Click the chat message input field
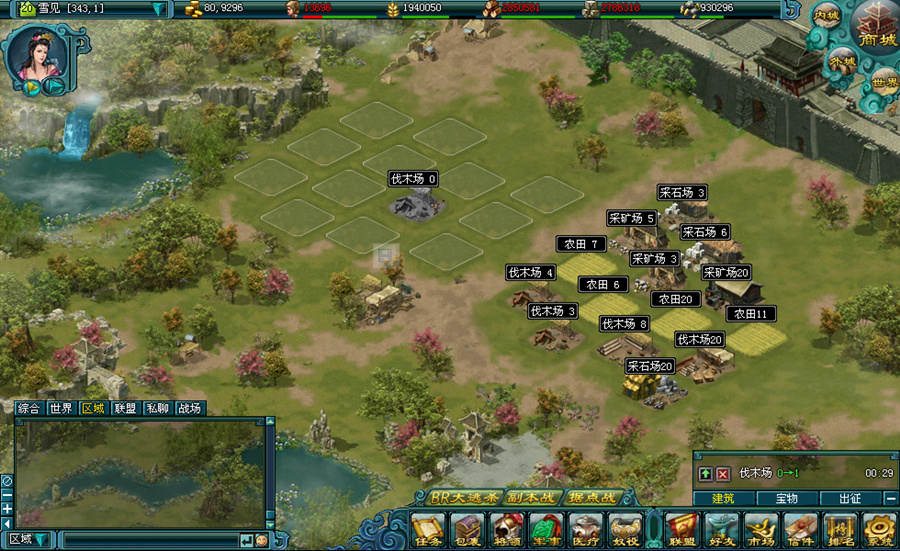Image resolution: width=900 pixels, height=551 pixels. (150, 540)
